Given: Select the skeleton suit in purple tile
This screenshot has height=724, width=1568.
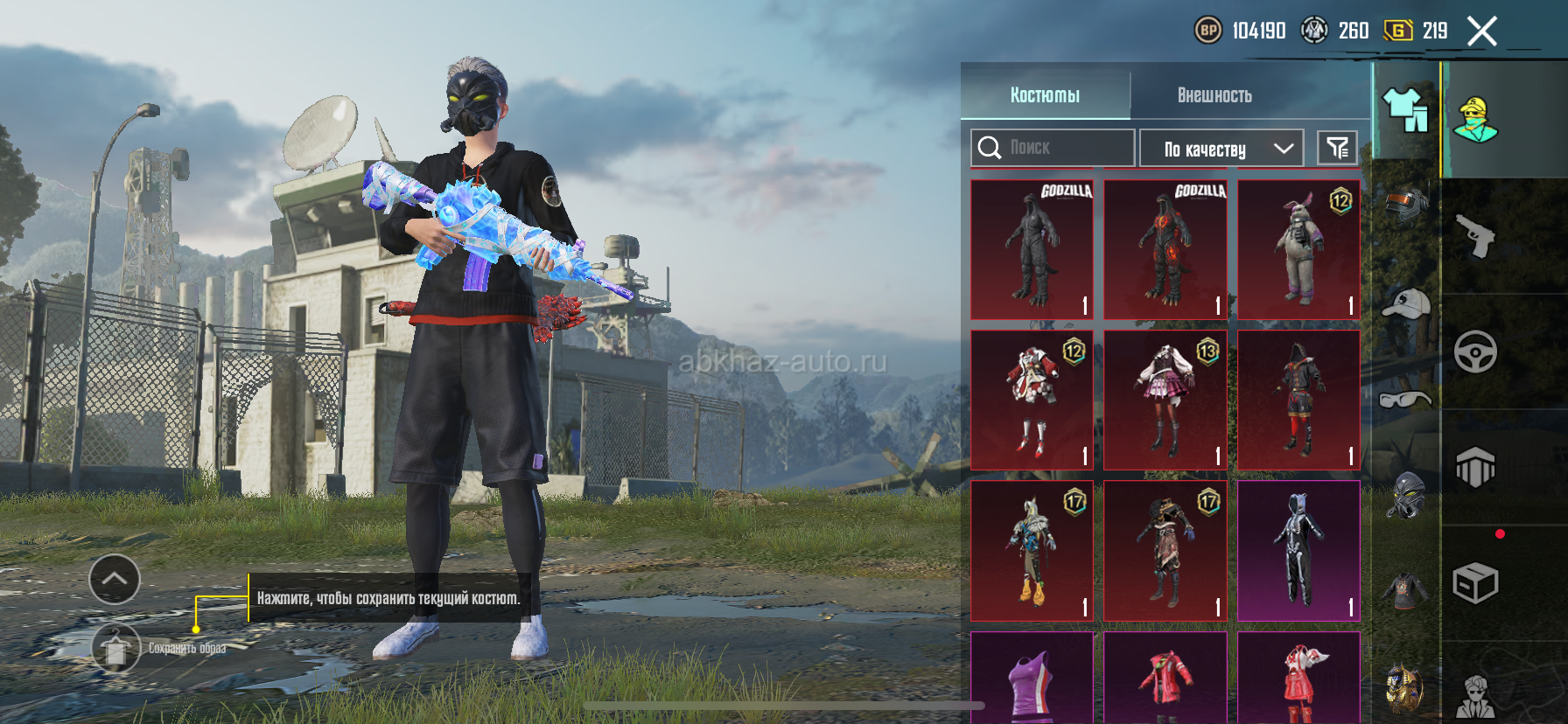Looking at the screenshot, I should [x=1298, y=551].
